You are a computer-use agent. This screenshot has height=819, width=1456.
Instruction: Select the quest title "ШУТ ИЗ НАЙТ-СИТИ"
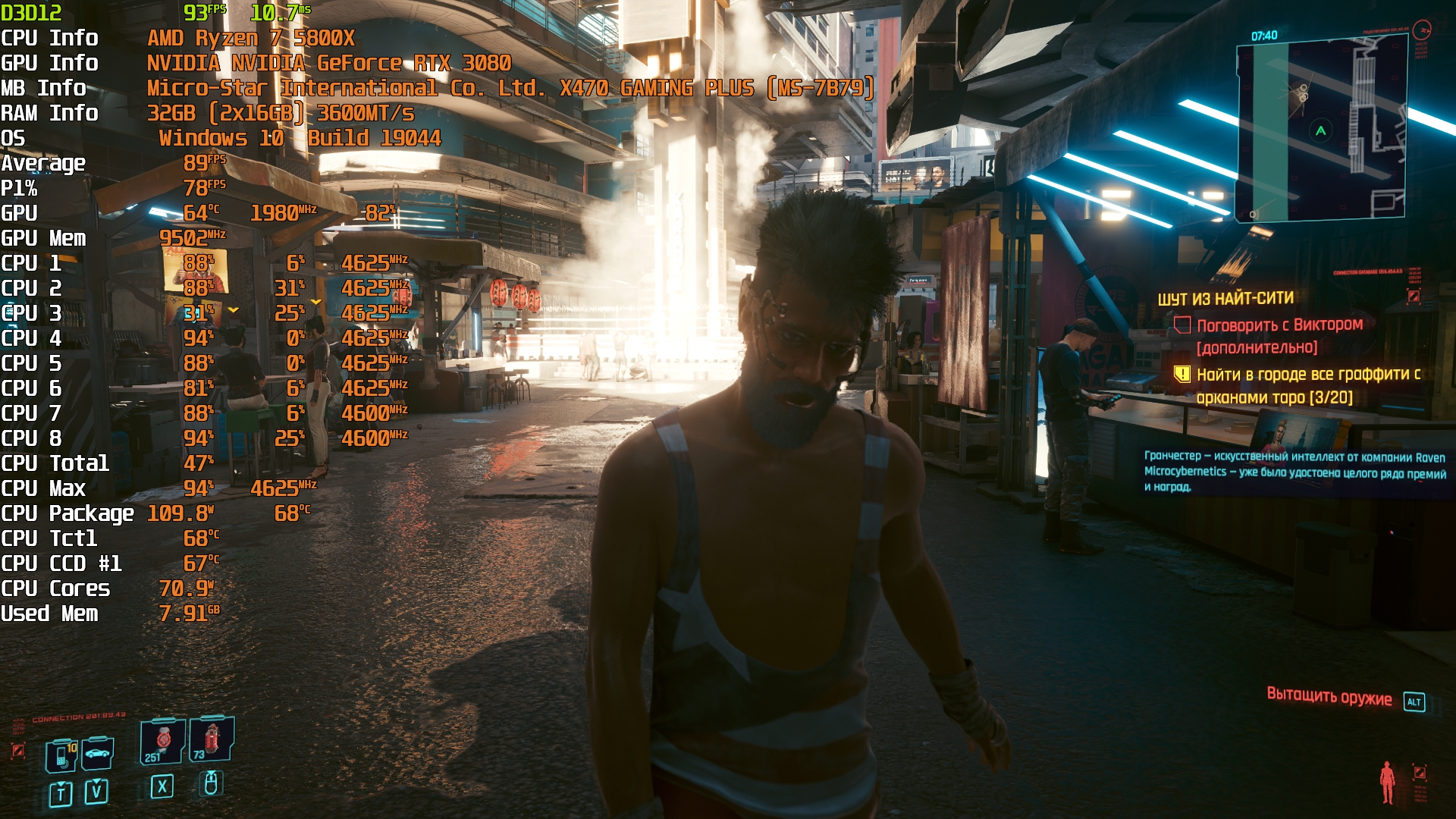point(1225,299)
